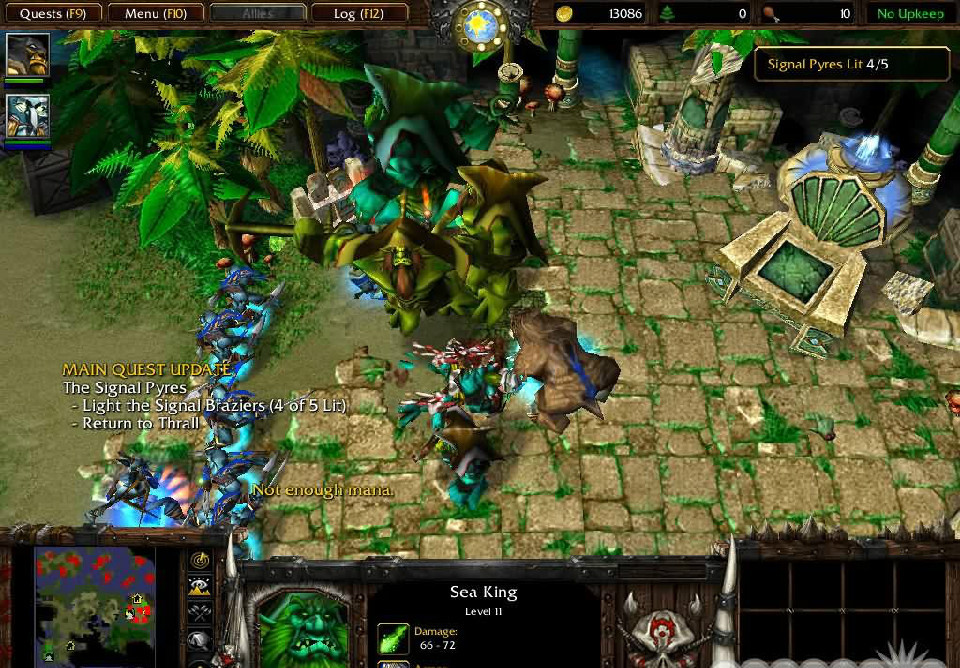Toggle the minimap terrain display button

click(200, 587)
